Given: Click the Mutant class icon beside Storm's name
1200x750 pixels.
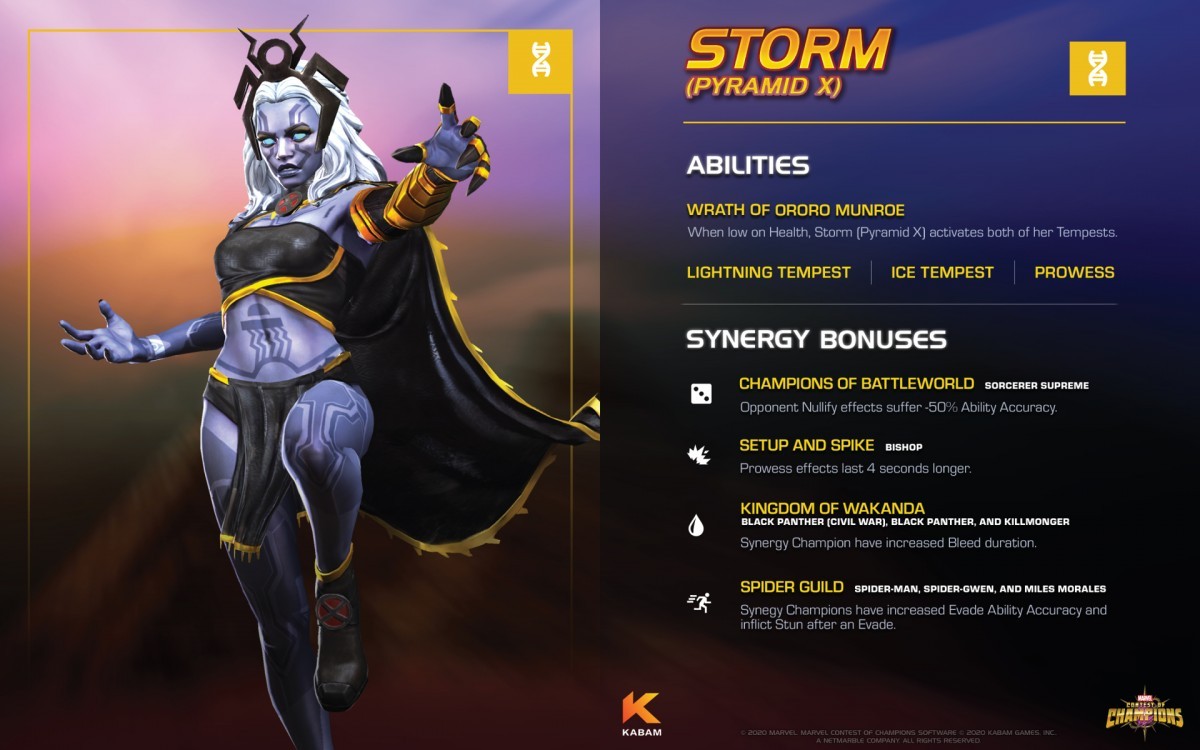Looking at the screenshot, I should 1097,68.
